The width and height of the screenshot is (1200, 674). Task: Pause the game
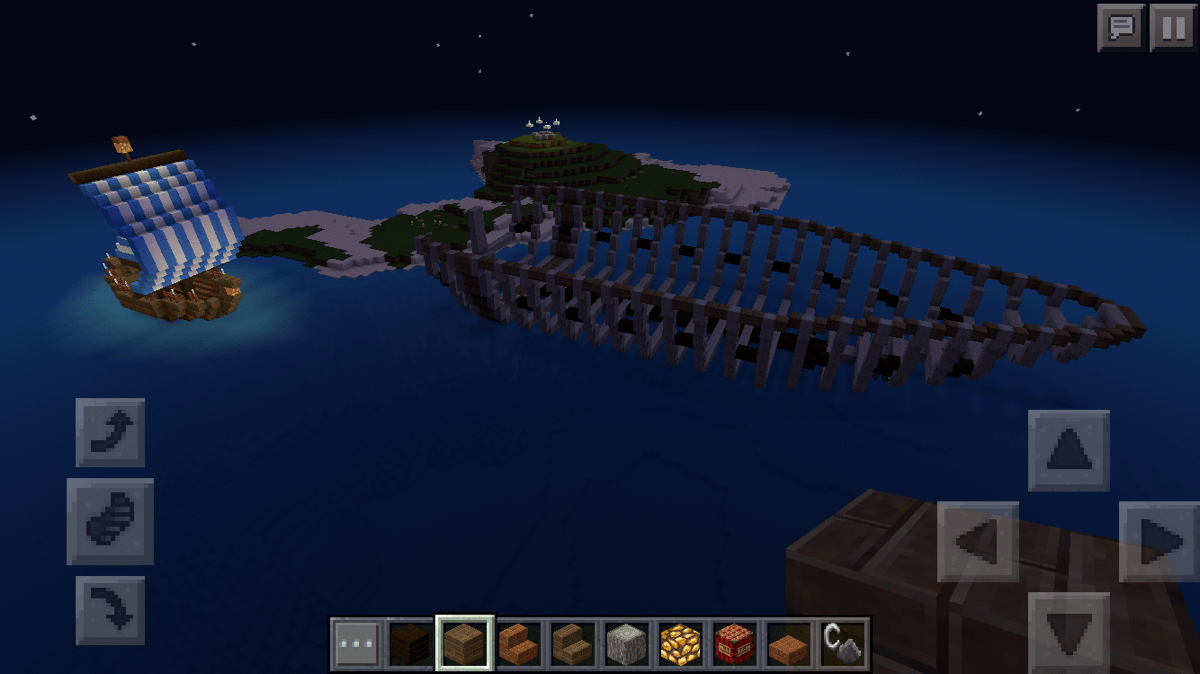(x=1171, y=27)
